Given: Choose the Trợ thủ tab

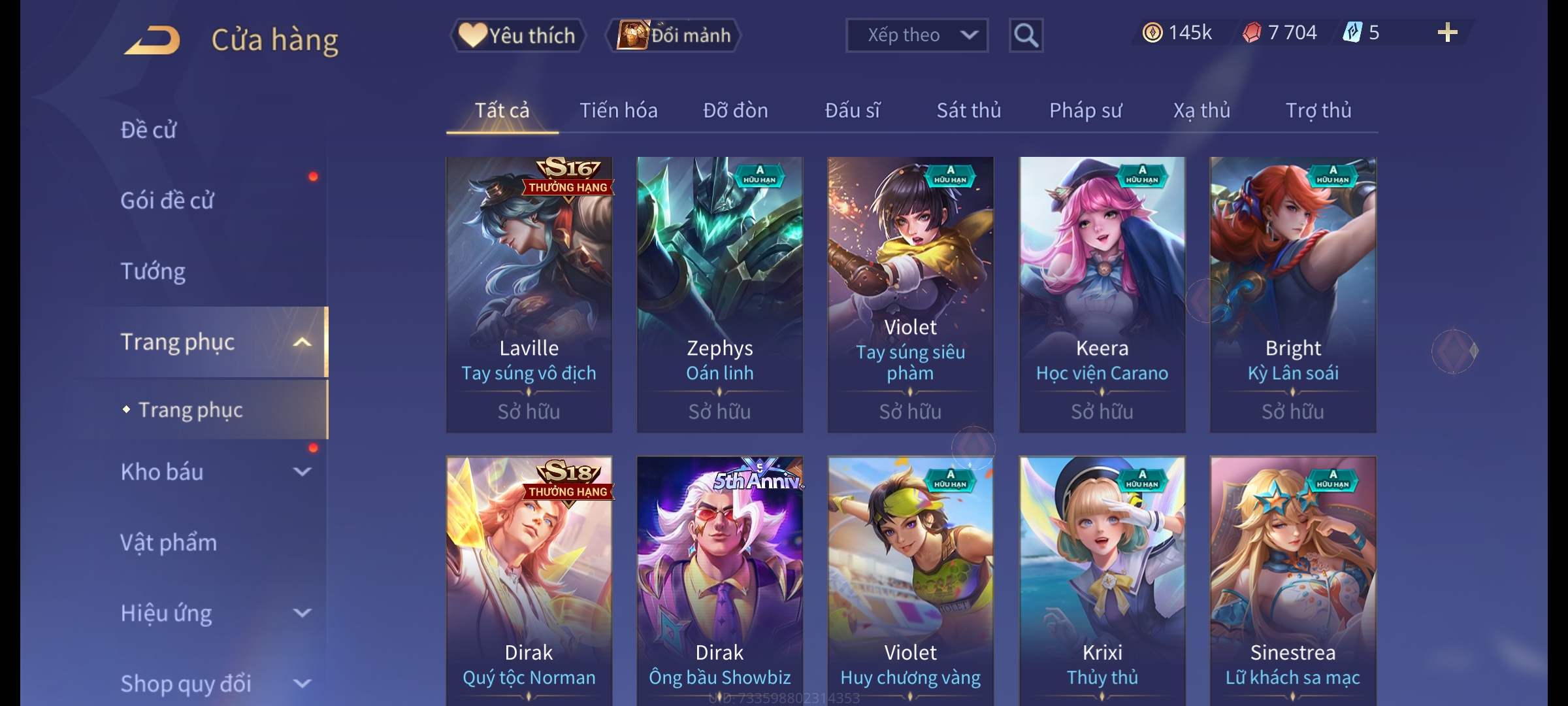Looking at the screenshot, I should tap(1318, 110).
